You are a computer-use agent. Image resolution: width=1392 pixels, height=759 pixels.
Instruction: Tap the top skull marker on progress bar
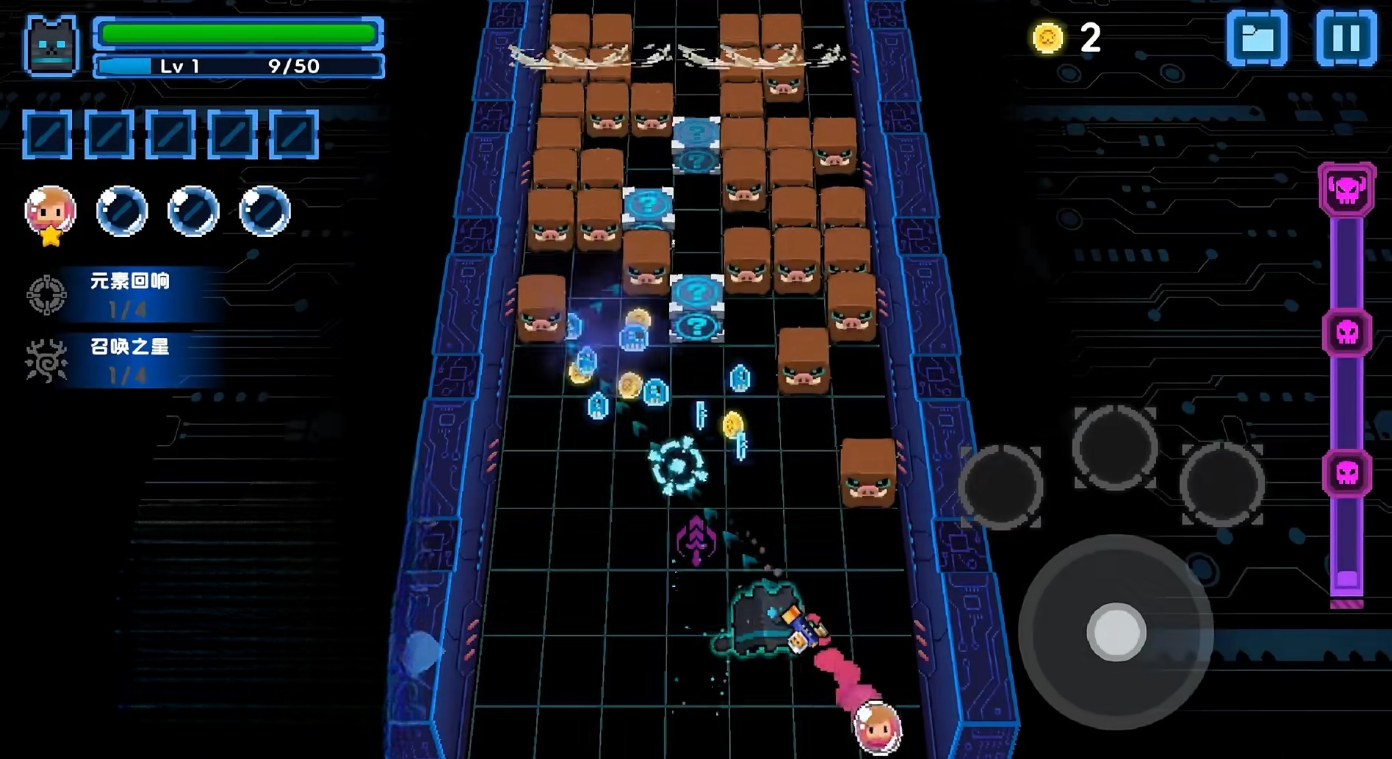(x=1347, y=190)
